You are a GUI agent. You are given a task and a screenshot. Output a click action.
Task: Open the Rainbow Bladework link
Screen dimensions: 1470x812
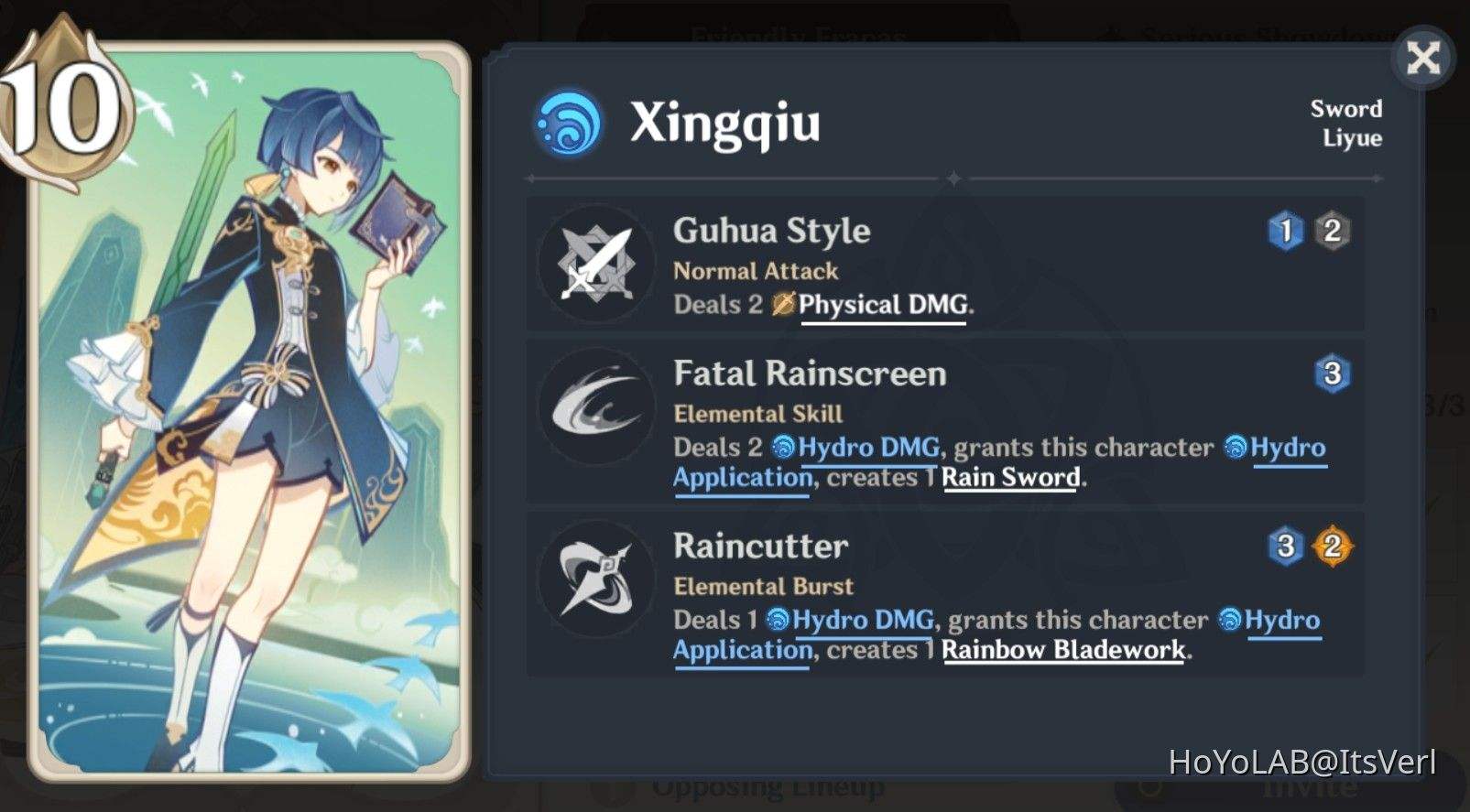(1062, 649)
